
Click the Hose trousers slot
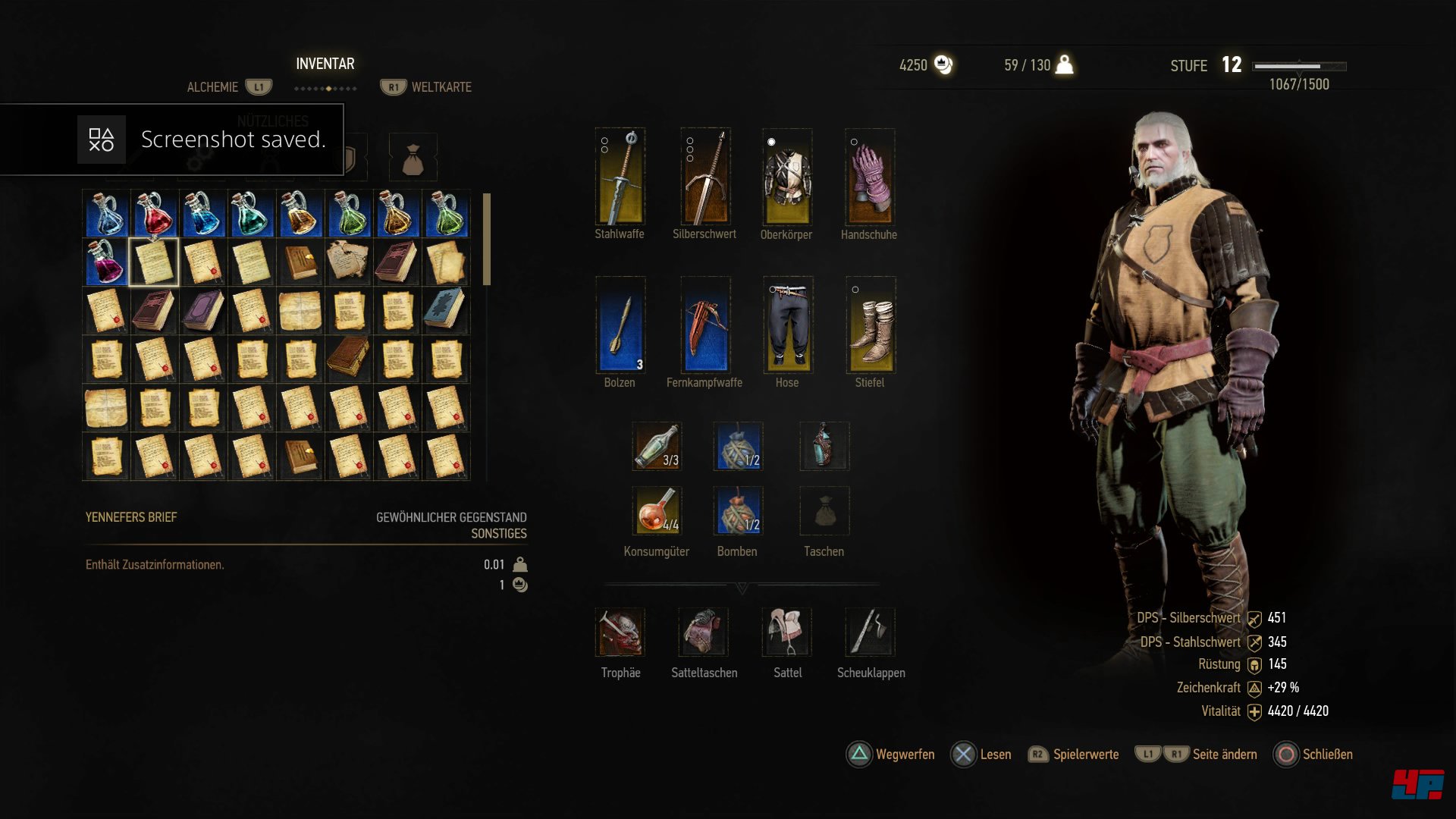pyautogui.click(x=788, y=325)
